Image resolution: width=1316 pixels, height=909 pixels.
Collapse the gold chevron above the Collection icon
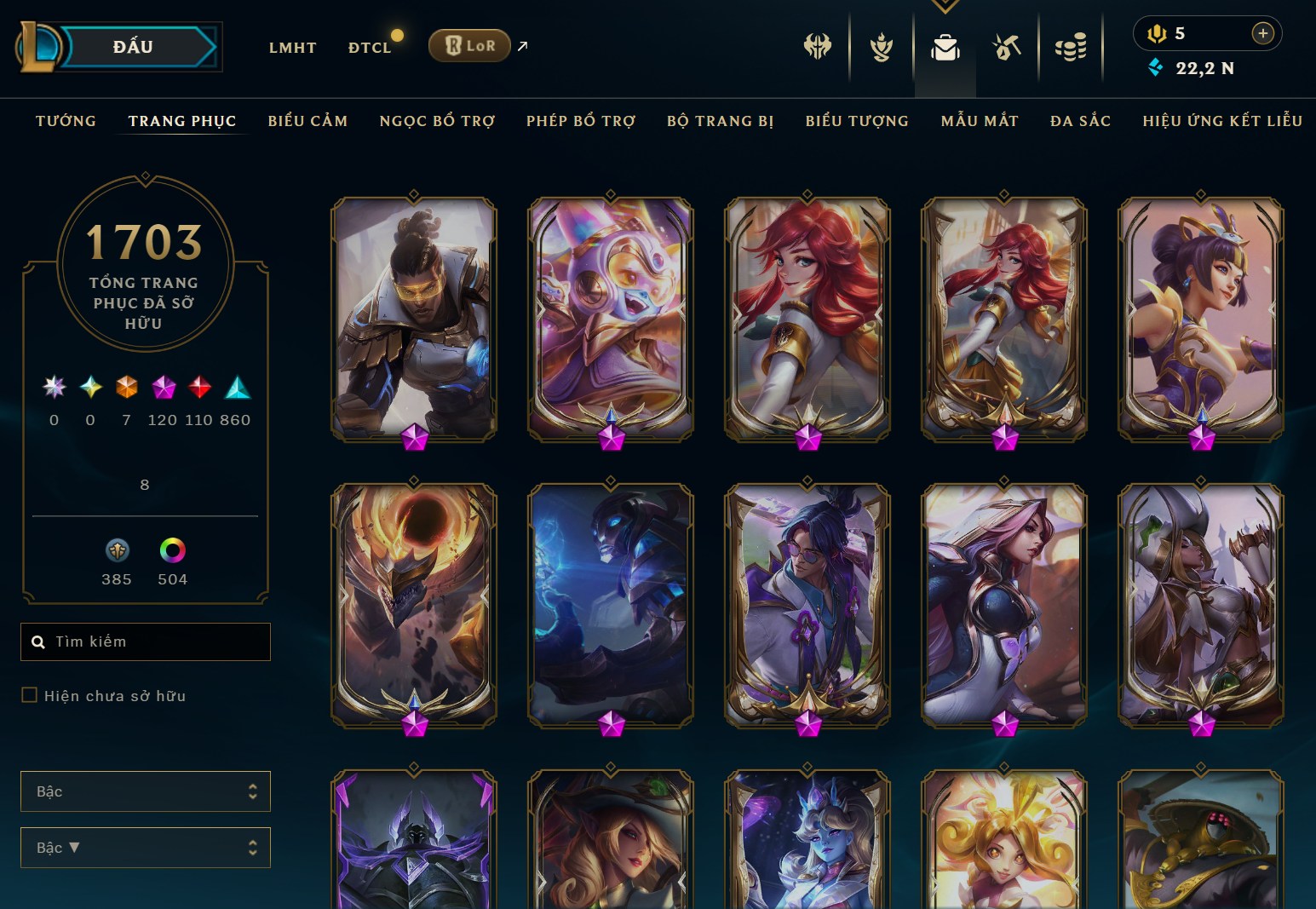[945, 7]
